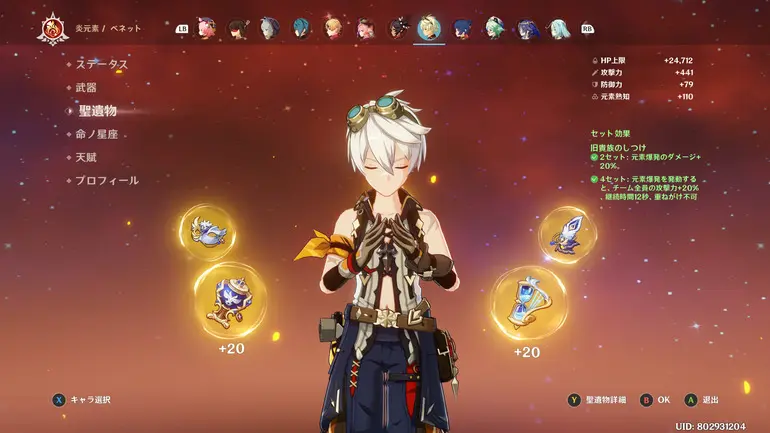770x433 pixels.
Task: Switch to the 天賦 (Talents) menu entry
Action: [x=86, y=157]
